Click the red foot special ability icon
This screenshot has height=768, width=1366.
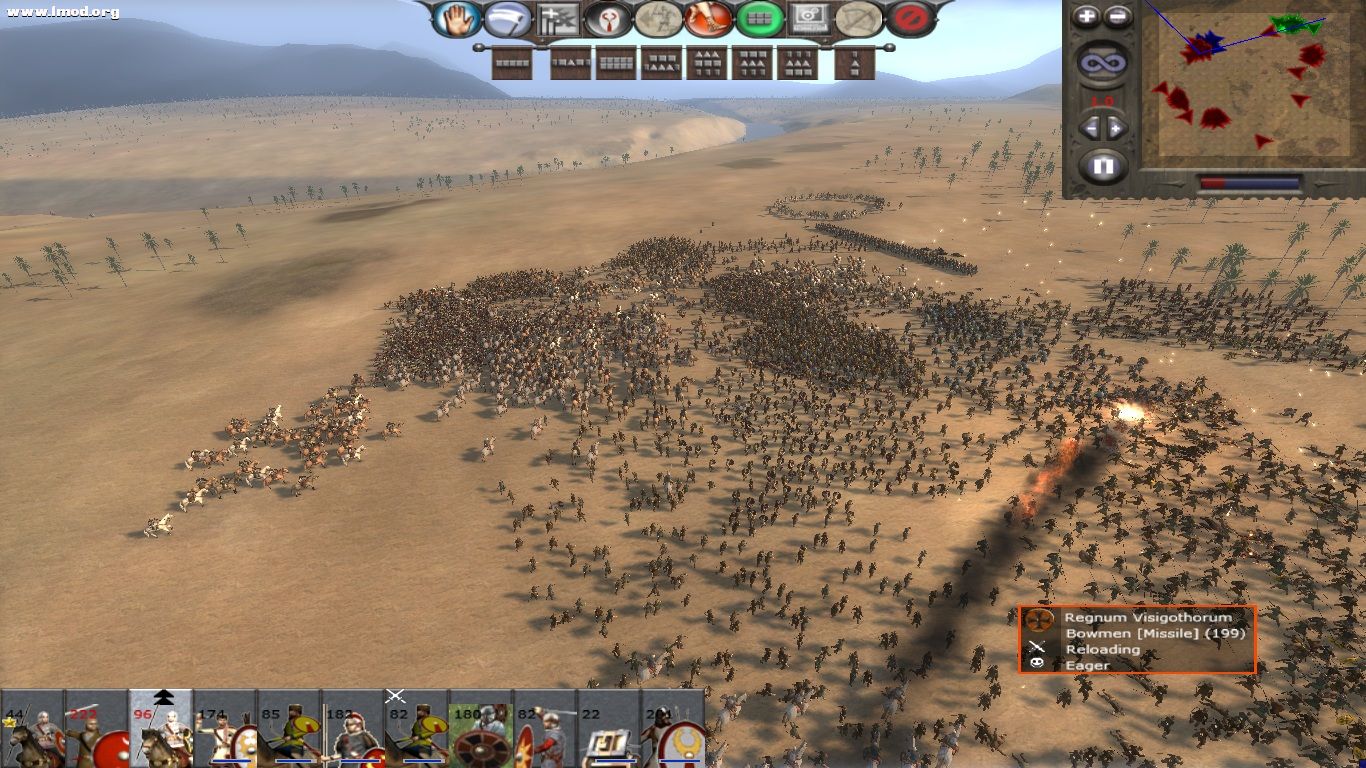[707, 17]
